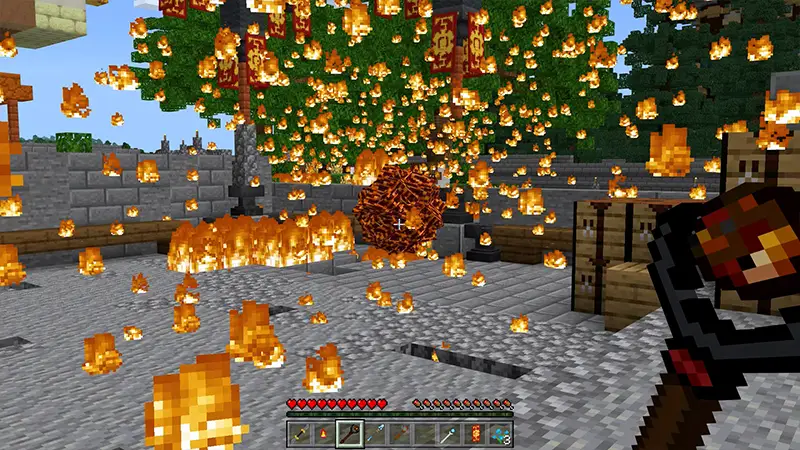This screenshot has height=450, width=800.
Task: Choose the small red flame item slot
Action: click(324, 433)
